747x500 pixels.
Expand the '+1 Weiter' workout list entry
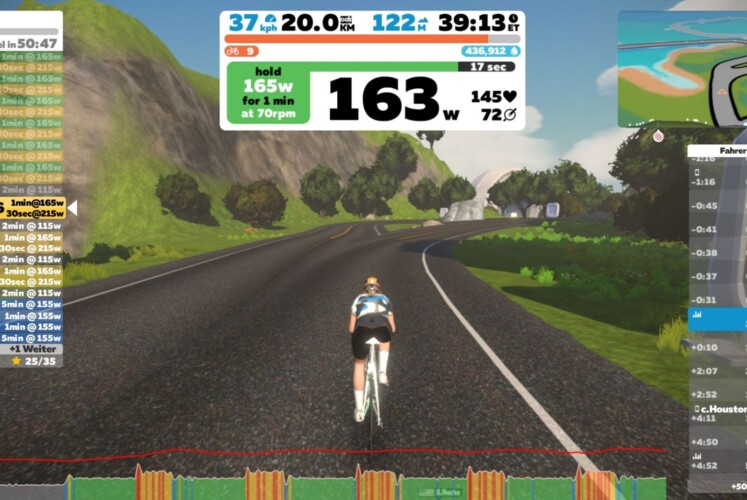click(x=32, y=348)
